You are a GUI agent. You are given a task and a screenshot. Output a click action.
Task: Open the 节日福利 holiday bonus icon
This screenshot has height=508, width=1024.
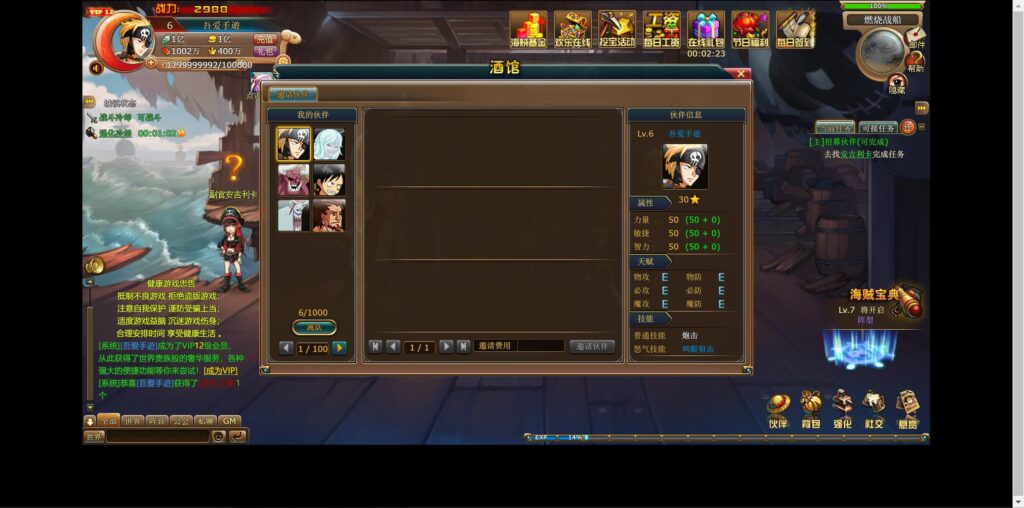[x=750, y=29]
